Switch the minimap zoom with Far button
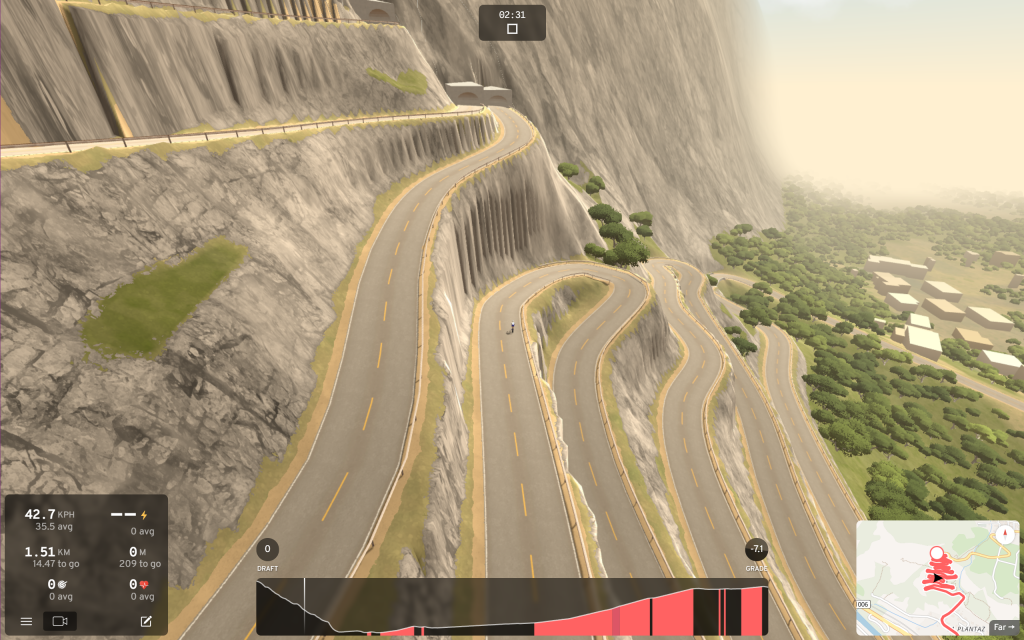This screenshot has height=640, width=1024. 1003,627
